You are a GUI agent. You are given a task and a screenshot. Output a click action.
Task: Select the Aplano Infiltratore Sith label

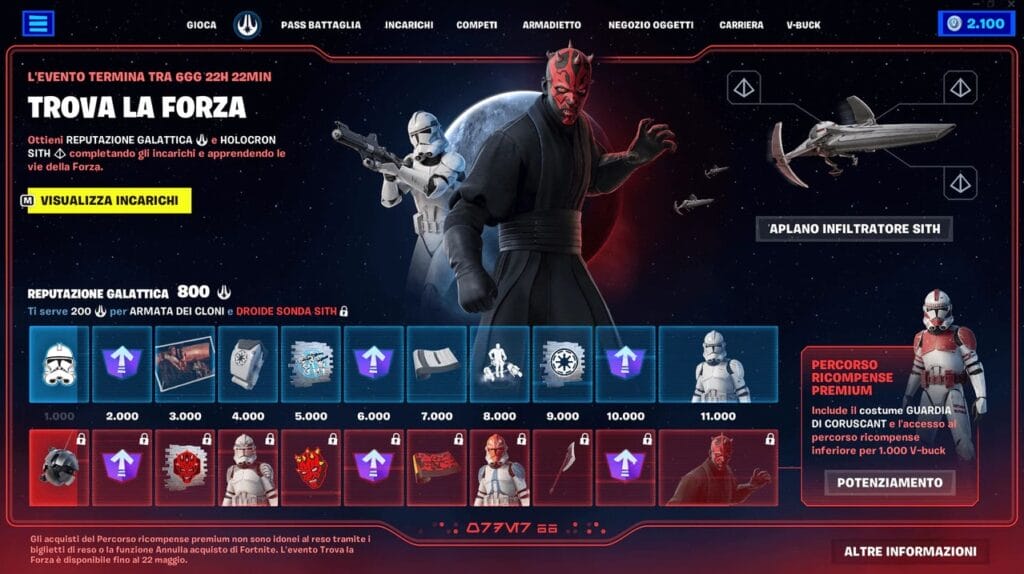[854, 229]
